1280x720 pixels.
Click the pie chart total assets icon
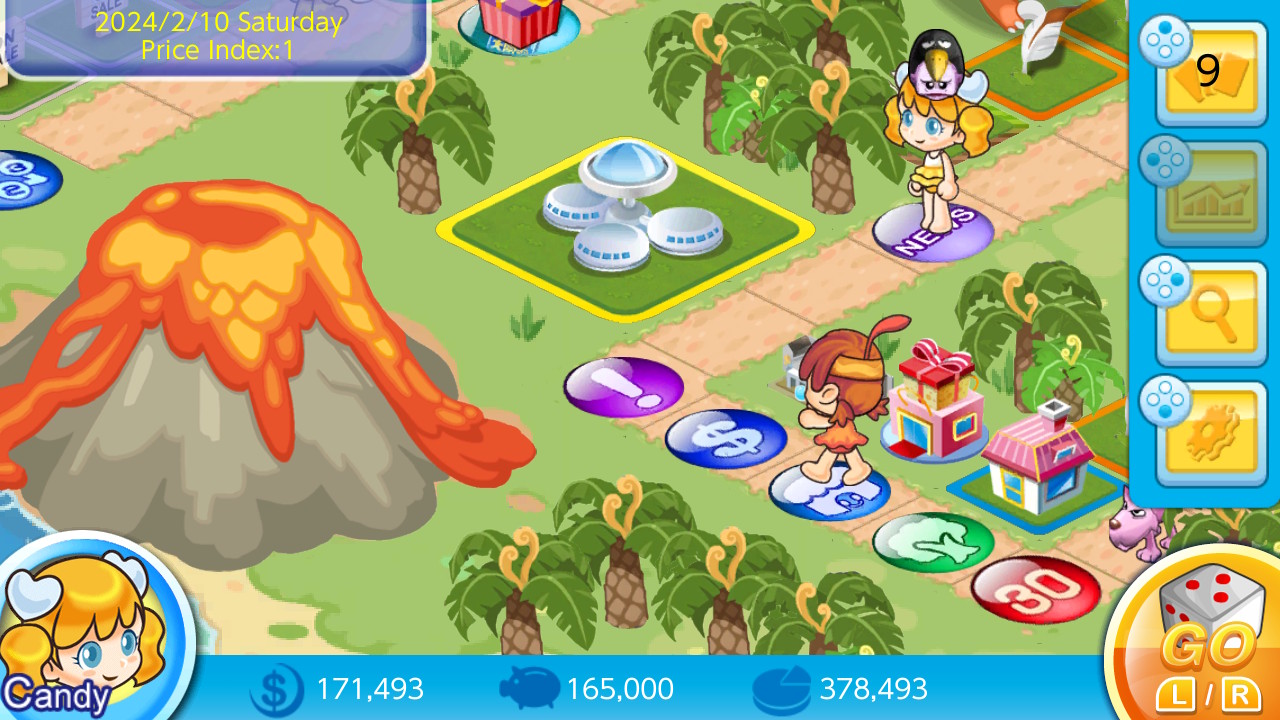[x=782, y=689]
